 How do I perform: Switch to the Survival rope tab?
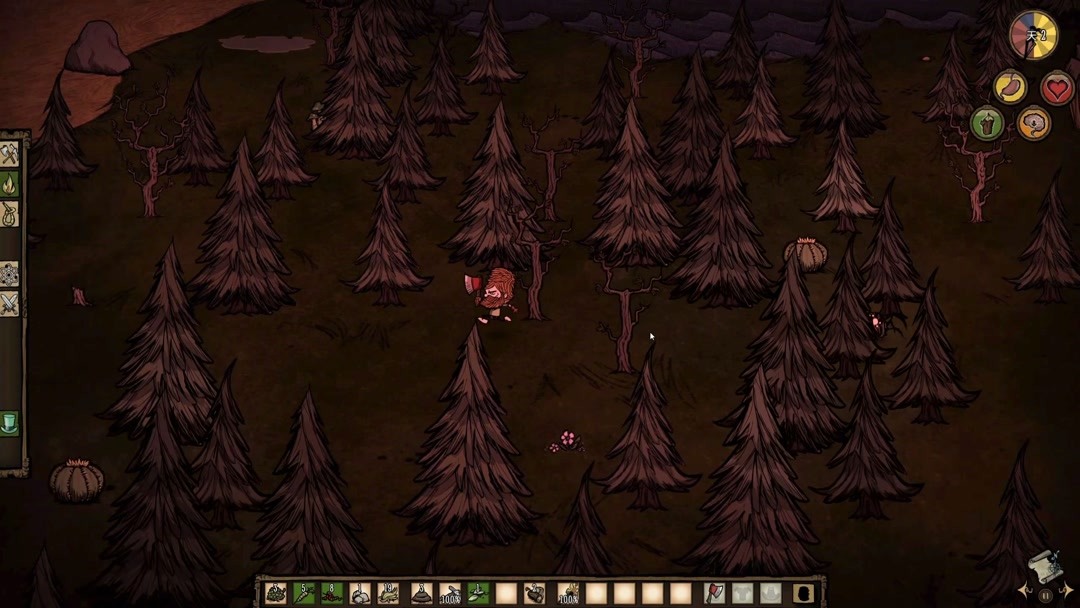[x=10, y=214]
